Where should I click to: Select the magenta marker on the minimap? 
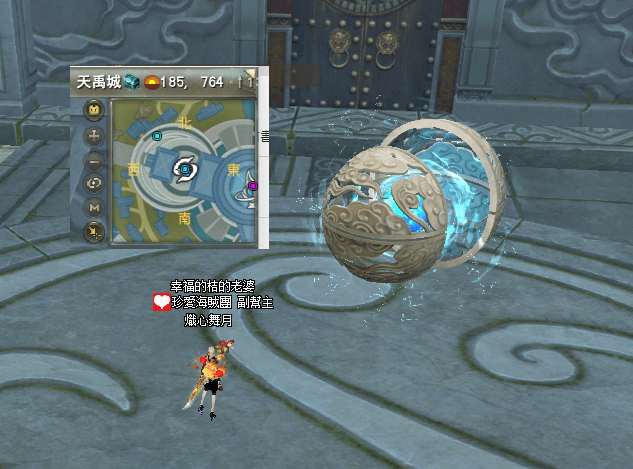pos(253,185)
